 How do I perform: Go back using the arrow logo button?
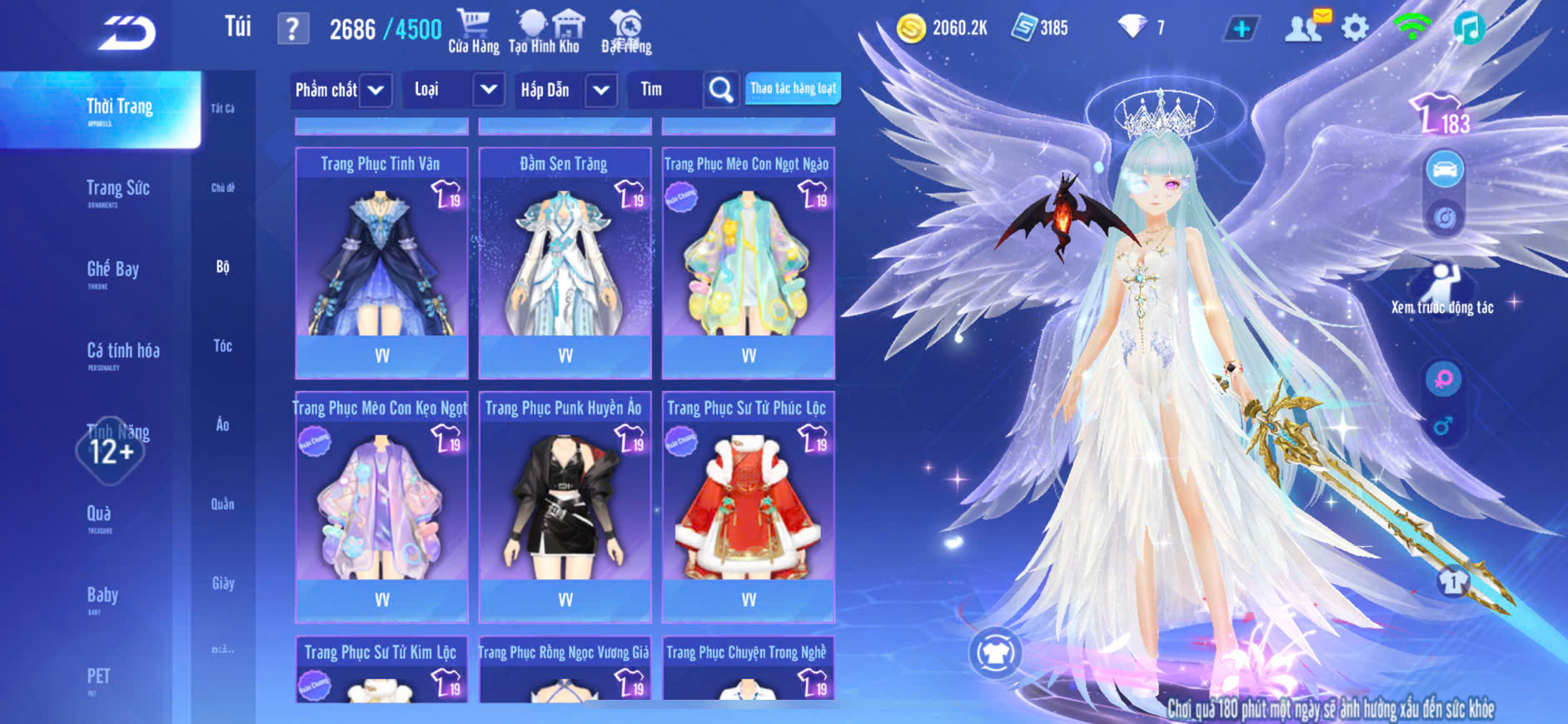point(127,33)
